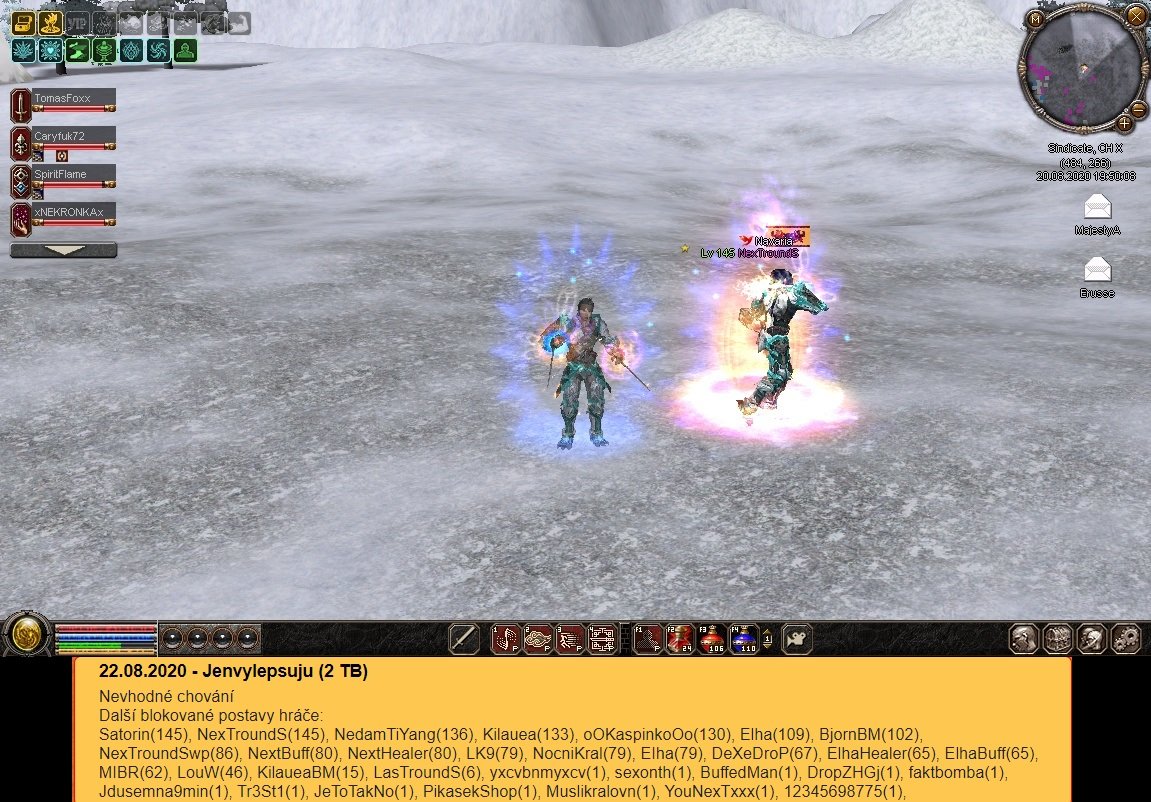Open the inventory chest button at bottom right
The image size is (1151, 802).
coord(1058,638)
